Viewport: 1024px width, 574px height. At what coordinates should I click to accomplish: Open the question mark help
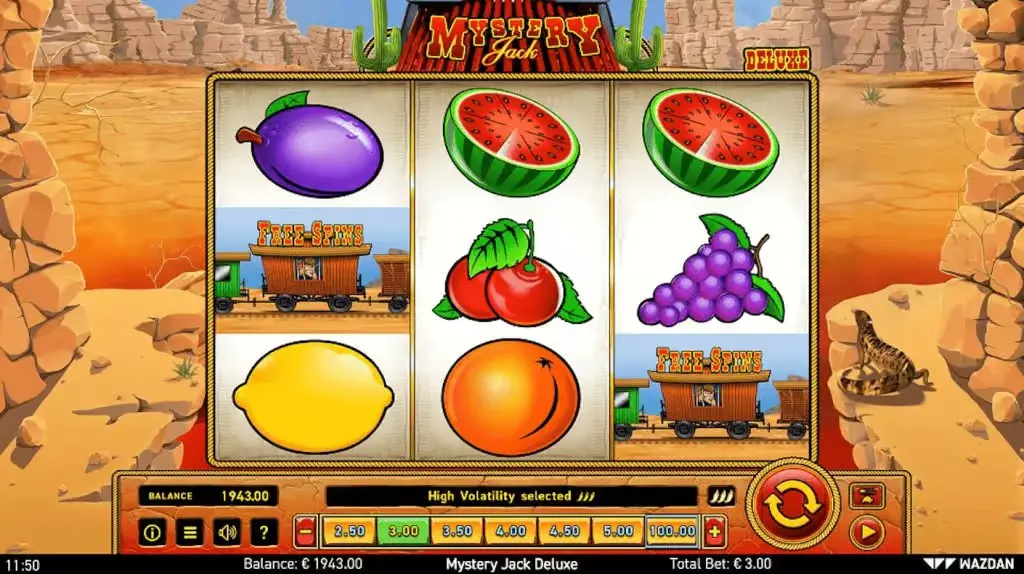[263, 532]
